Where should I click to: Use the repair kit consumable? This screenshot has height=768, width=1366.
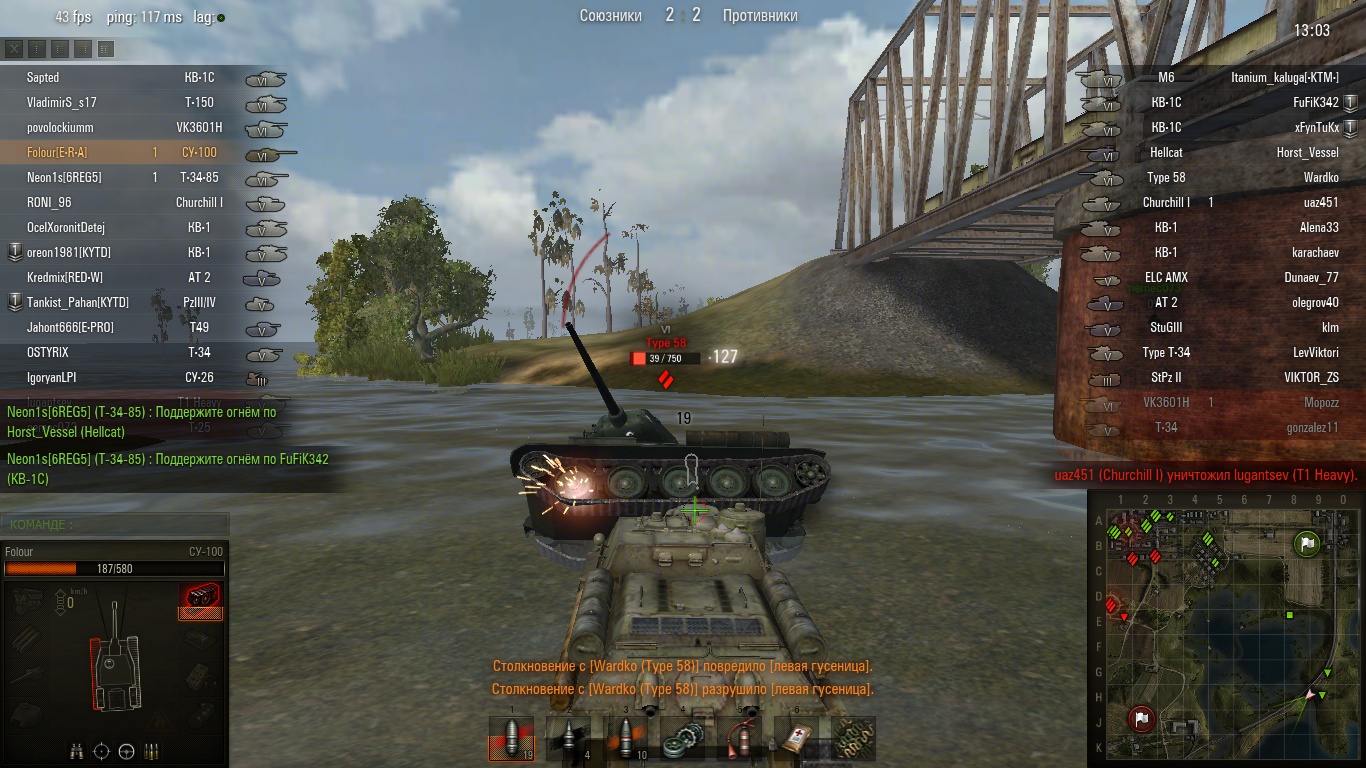point(684,740)
